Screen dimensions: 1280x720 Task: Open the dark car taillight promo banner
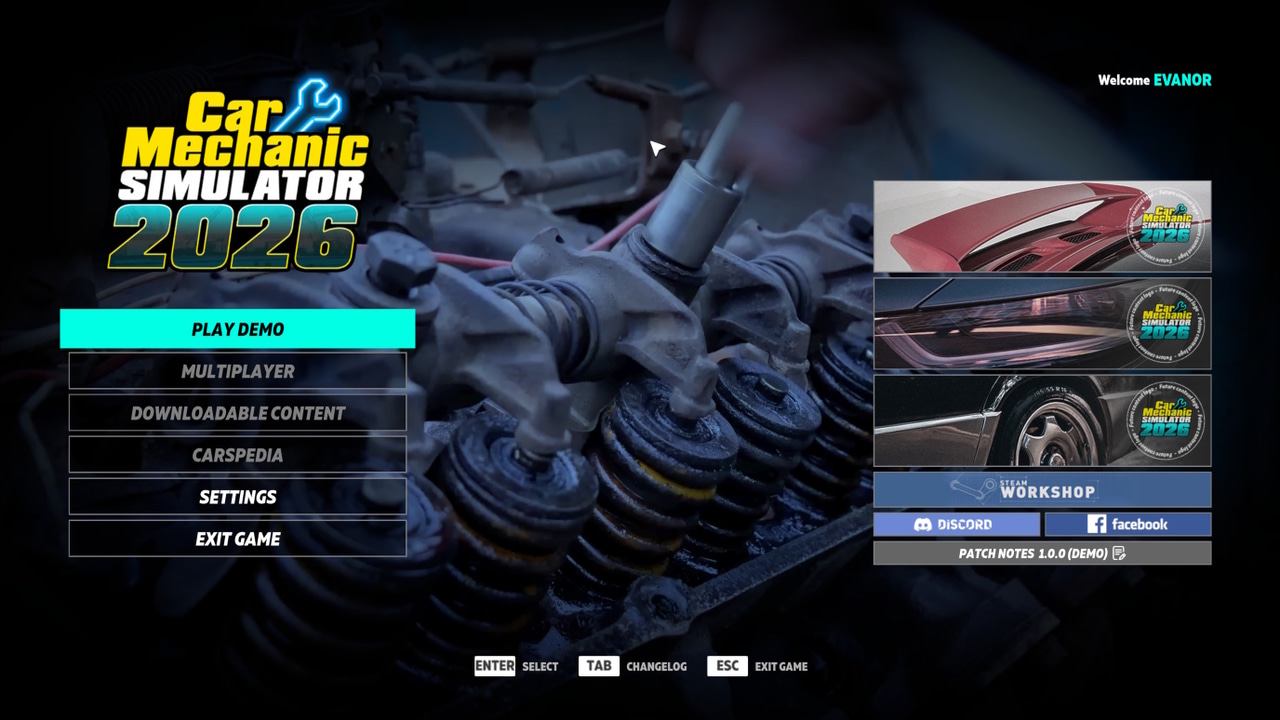point(1042,324)
